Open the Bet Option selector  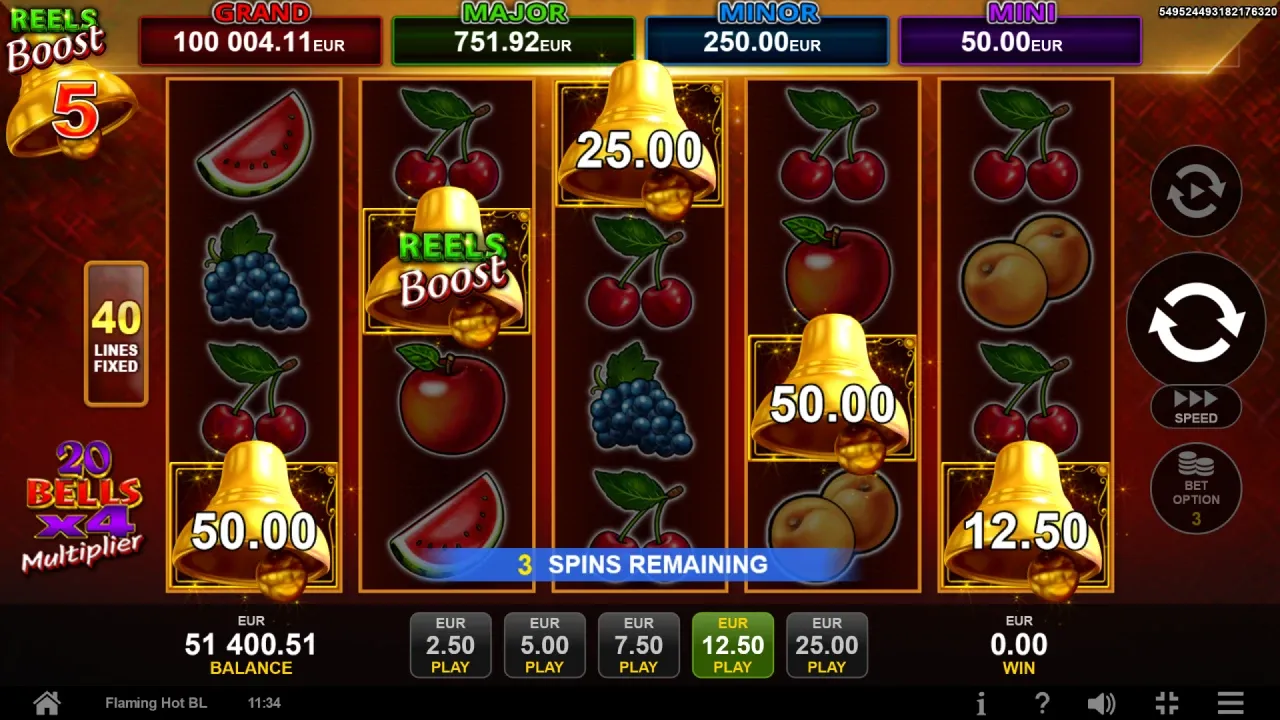pyautogui.click(x=1196, y=489)
